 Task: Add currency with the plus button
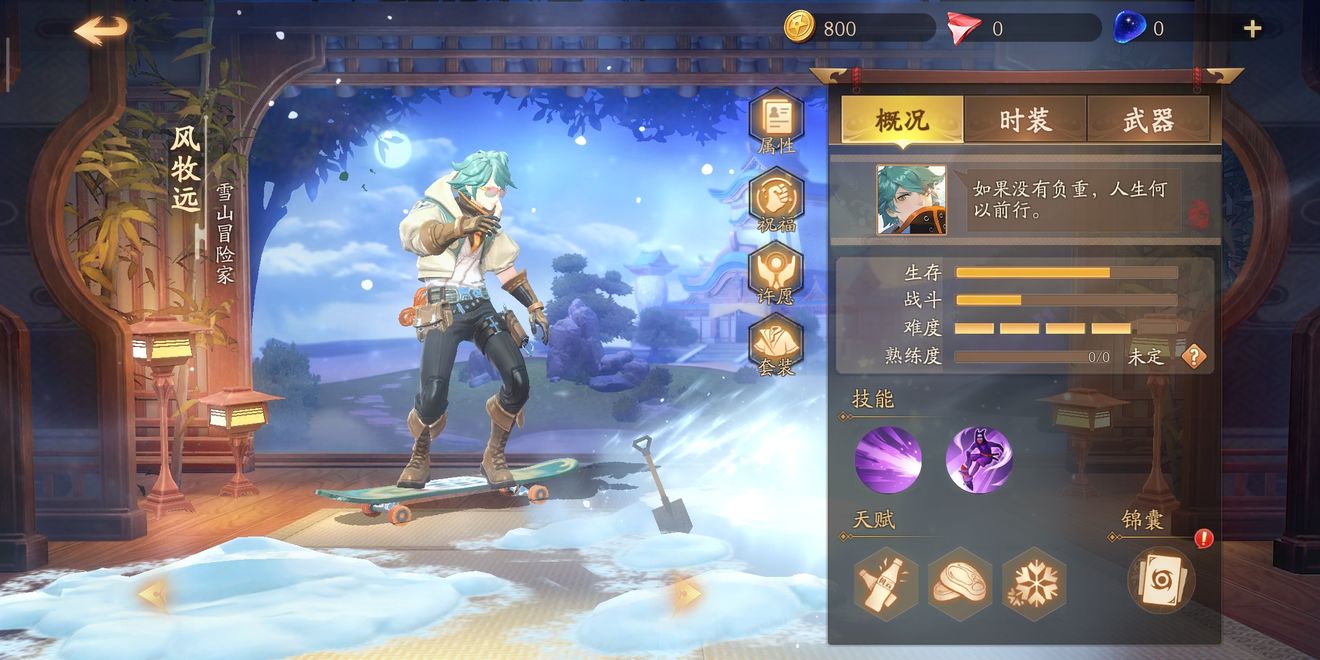click(1252, 29)
